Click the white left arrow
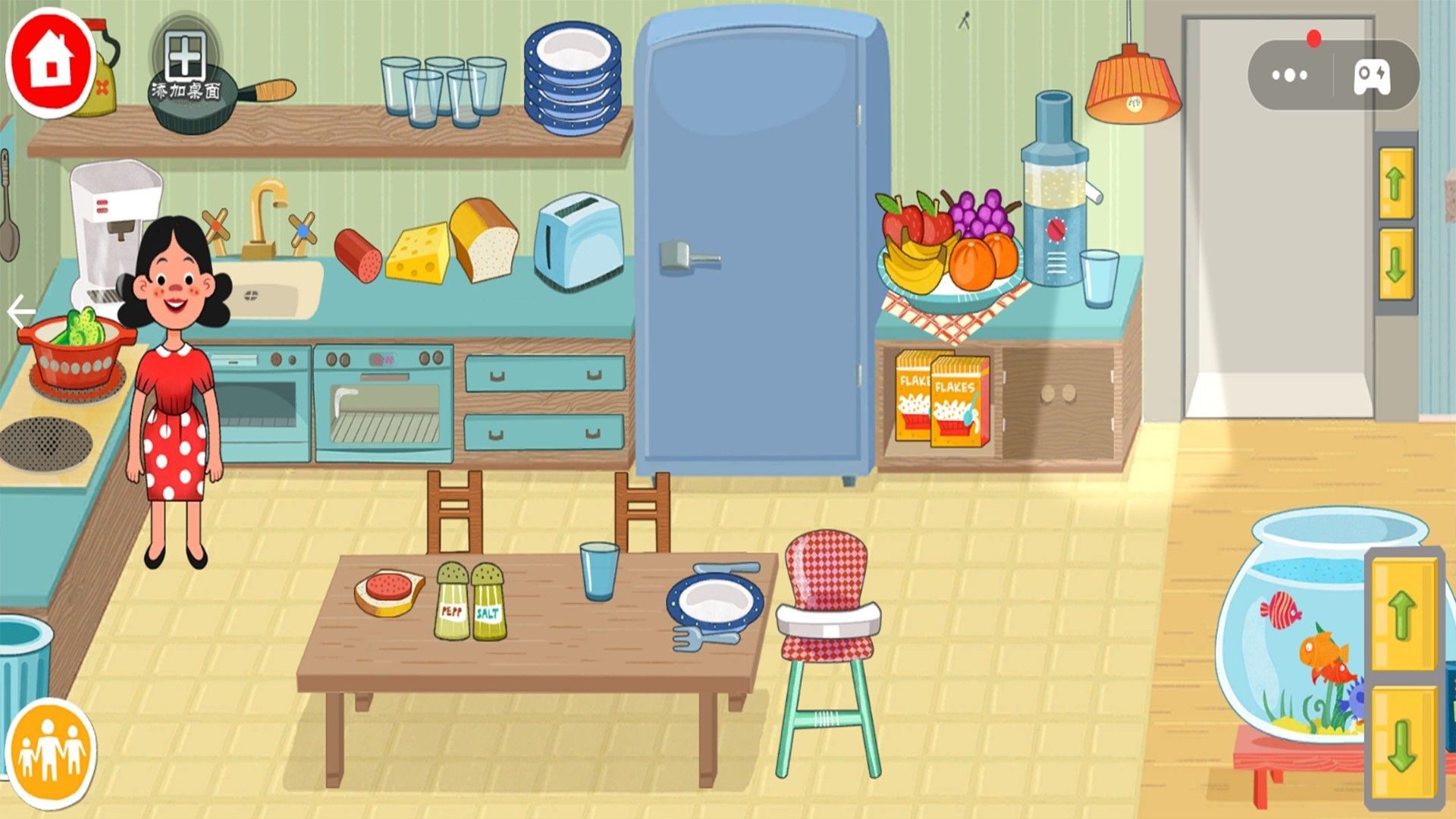The width and height of the screenshot is (1456, 819). click(20, 311)
